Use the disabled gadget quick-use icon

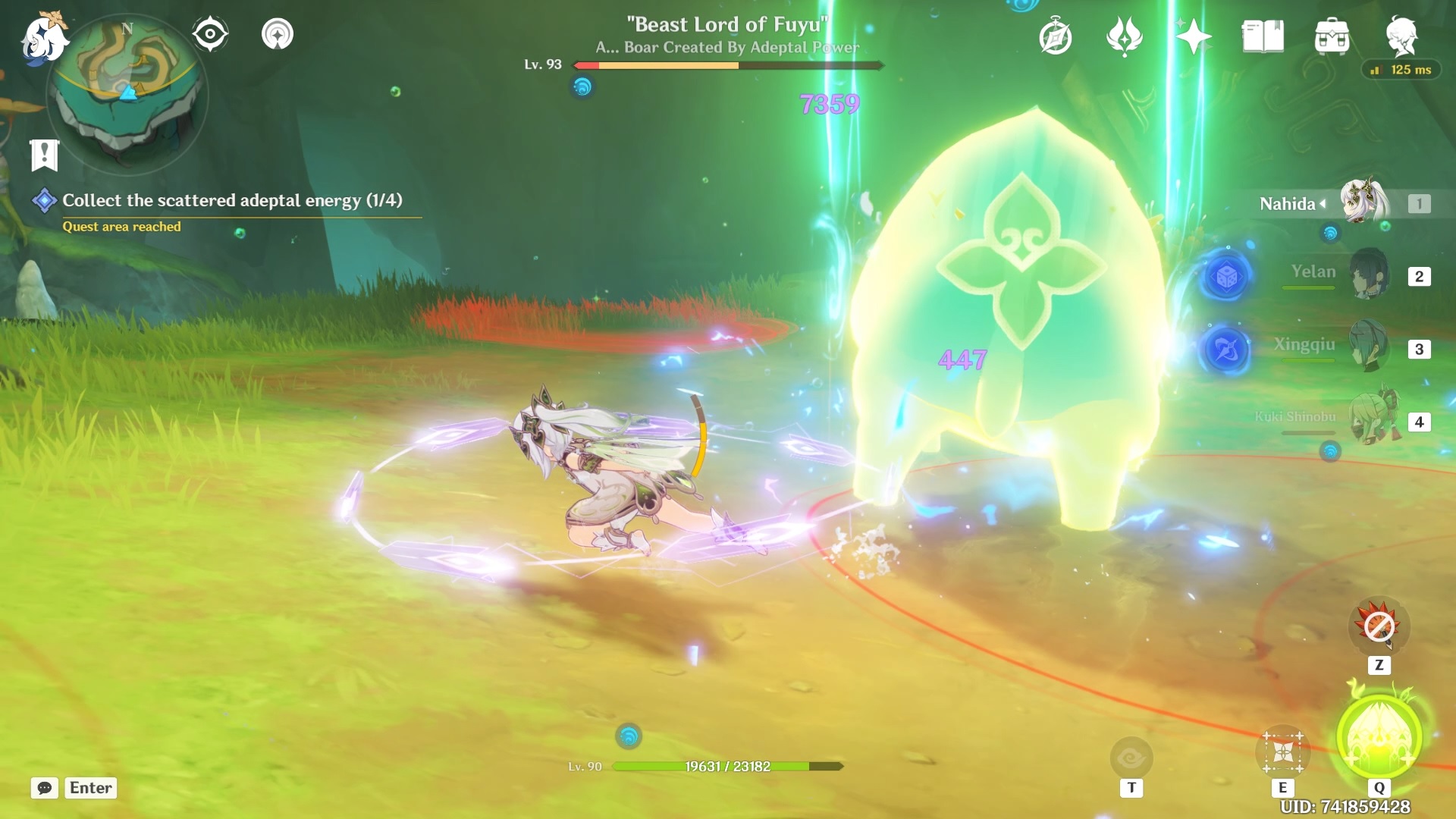[x=1379, y=626]
